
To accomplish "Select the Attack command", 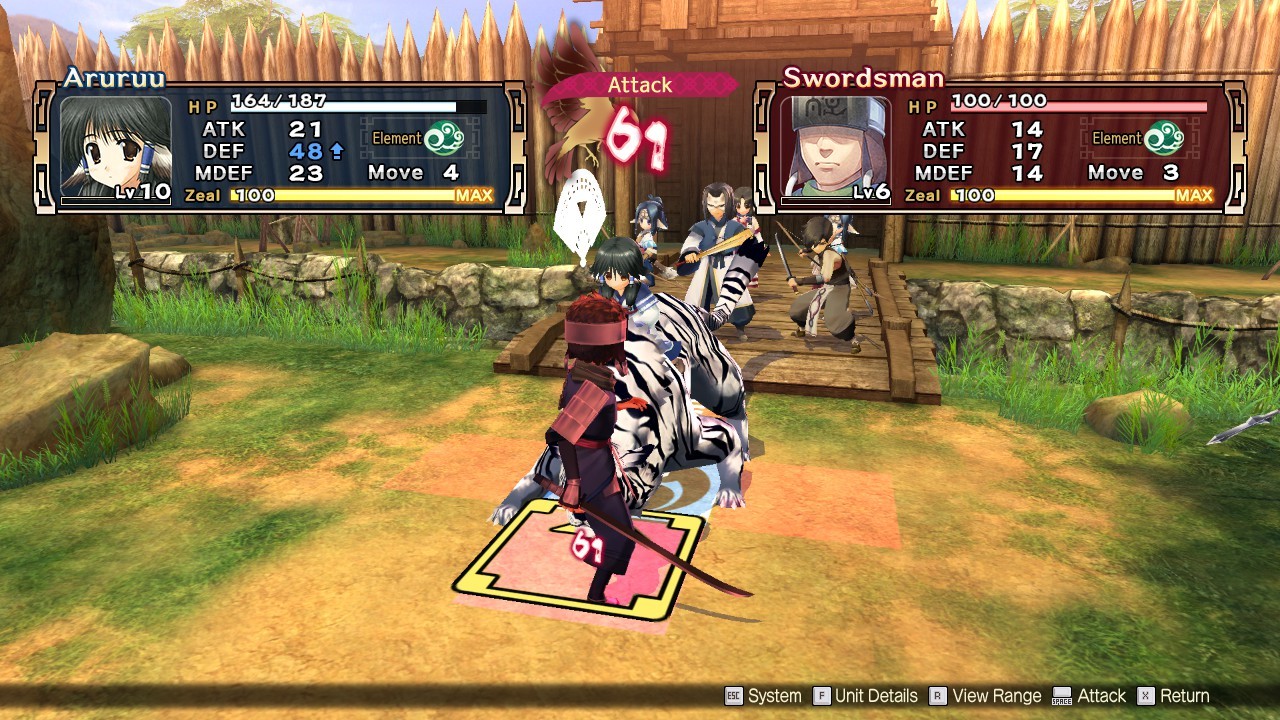I will (x=1102, y=695).
